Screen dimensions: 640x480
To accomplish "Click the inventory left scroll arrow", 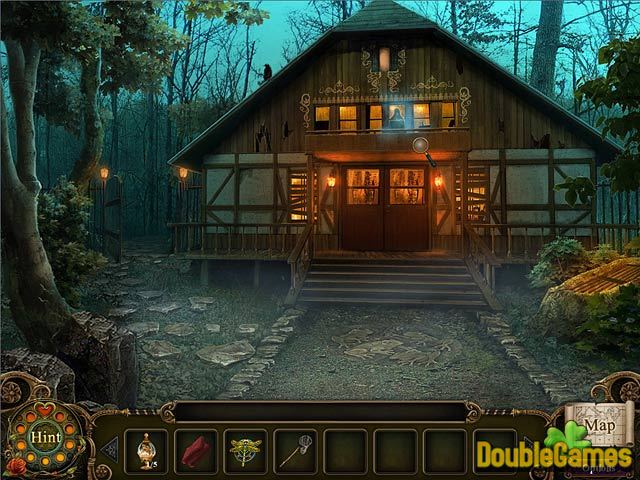I will [109, 449].
